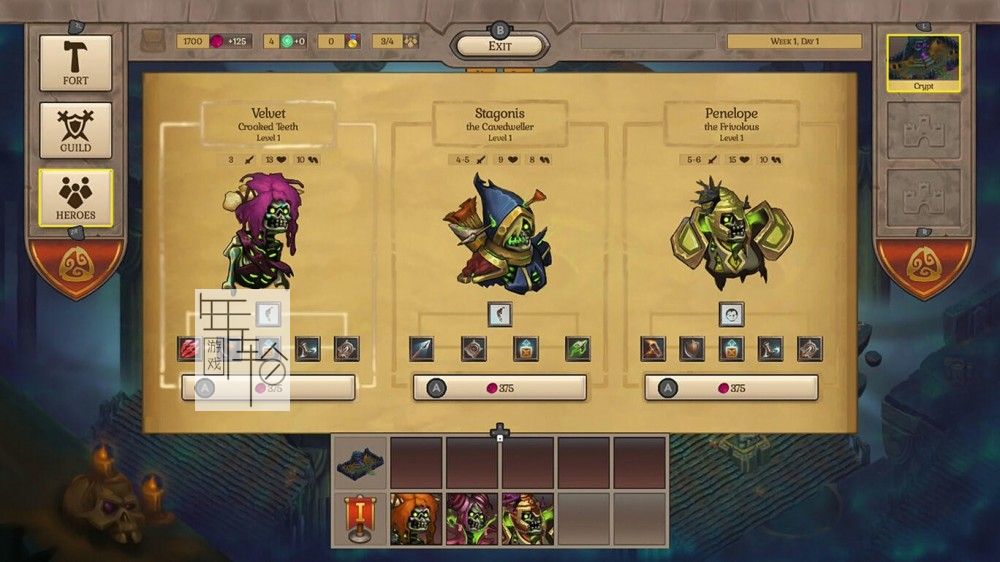Open the leather bag icon in top bar
Screen dimensions: 1000x562
click(x=153, y=41)
